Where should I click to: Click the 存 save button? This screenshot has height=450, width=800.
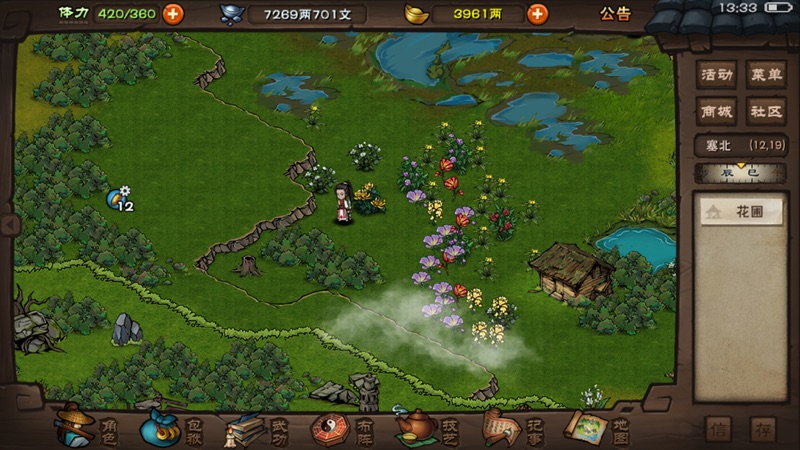[x=764, y=430]
